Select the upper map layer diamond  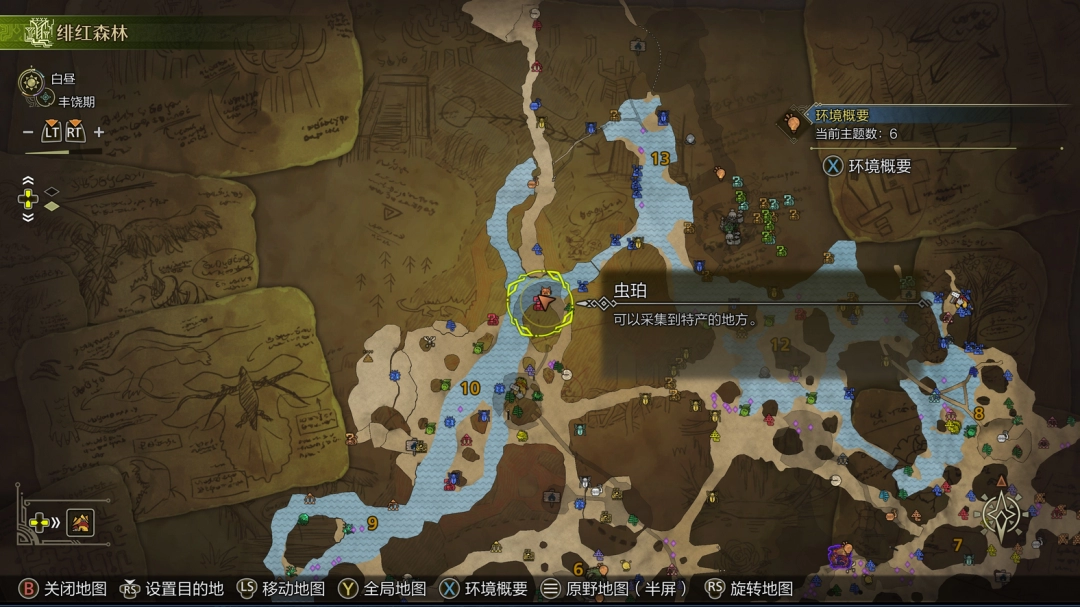(x=52, y=190)
